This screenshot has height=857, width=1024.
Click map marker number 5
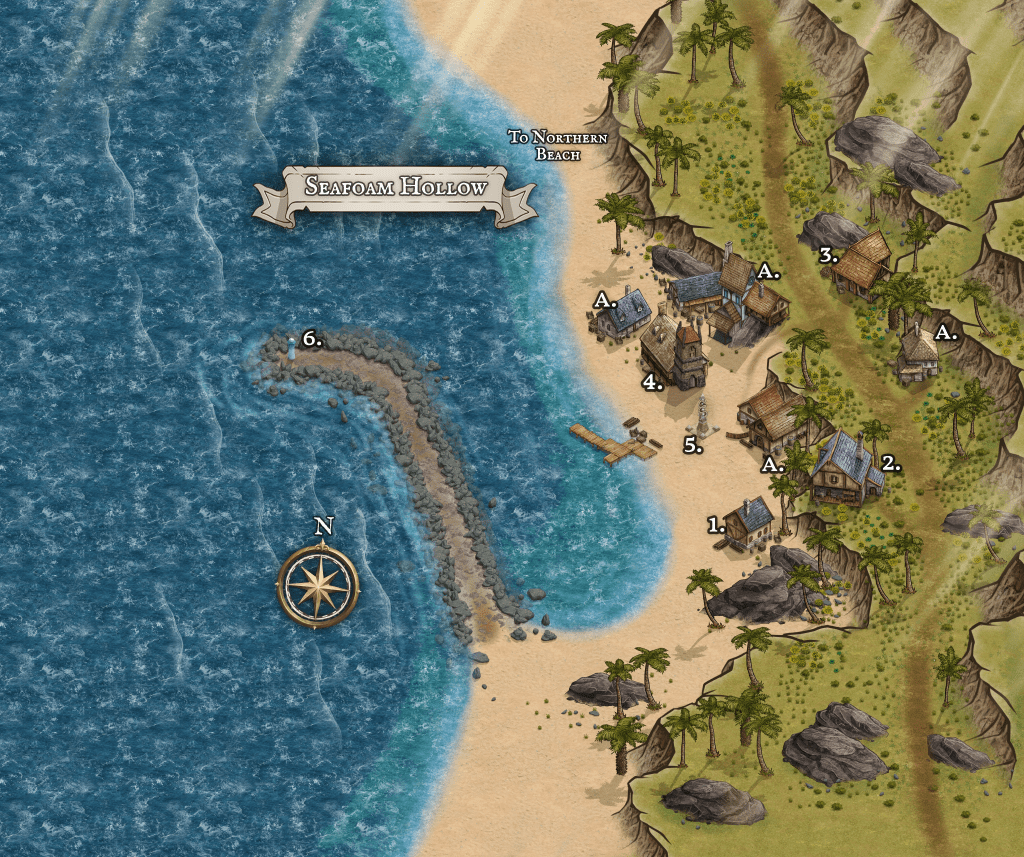pyautogui.click(x=693, y=445)
